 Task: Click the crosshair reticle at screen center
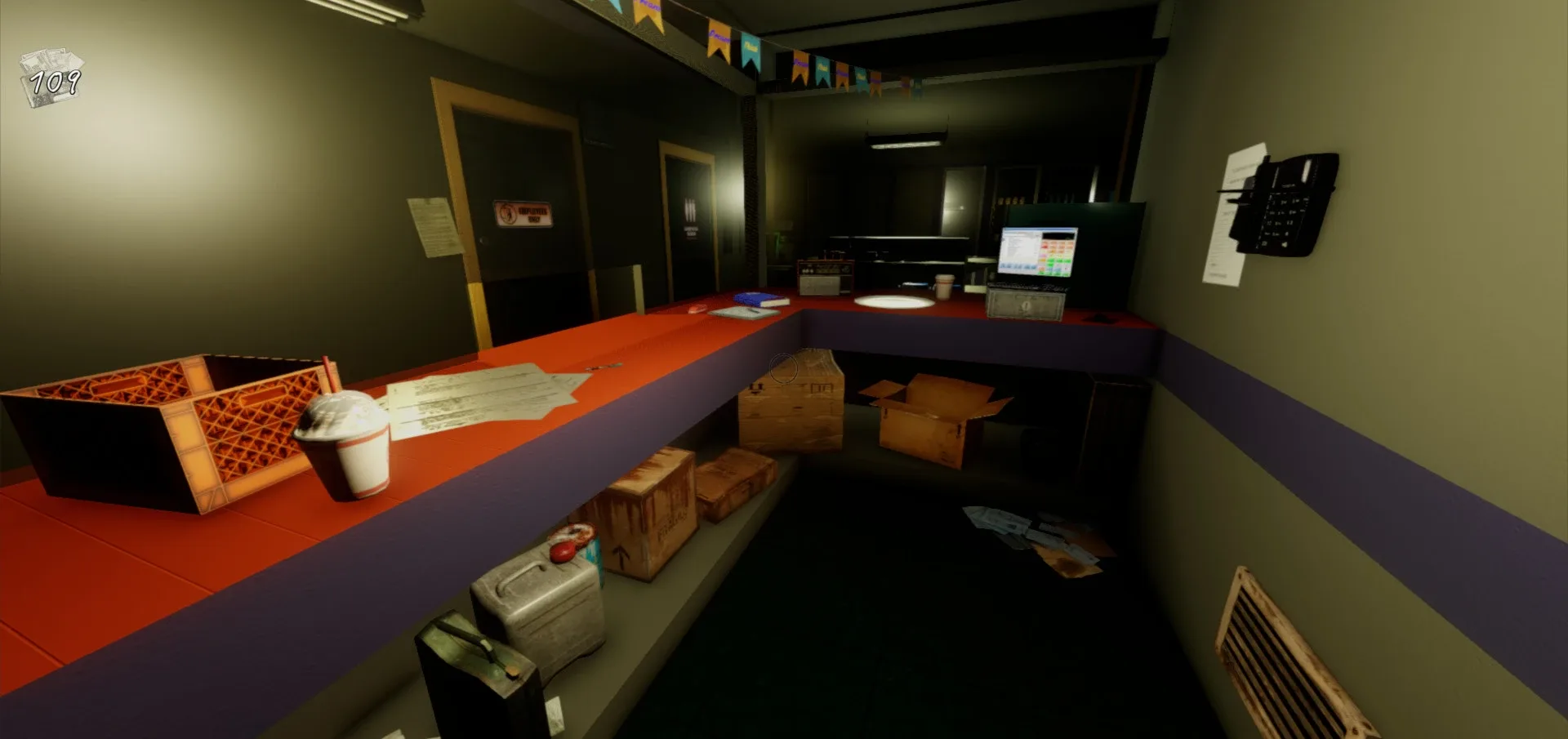[784, 369]
